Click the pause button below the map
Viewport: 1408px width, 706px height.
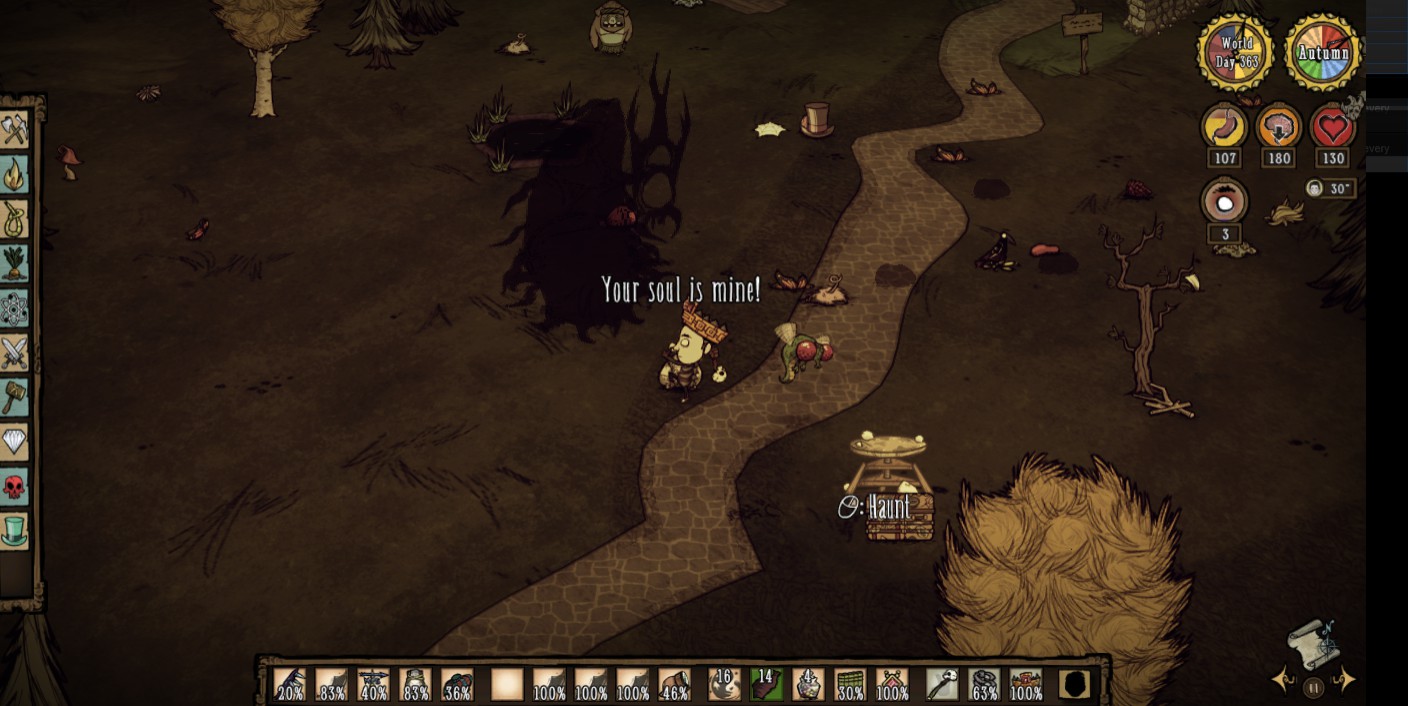(x=1314, y=687)
